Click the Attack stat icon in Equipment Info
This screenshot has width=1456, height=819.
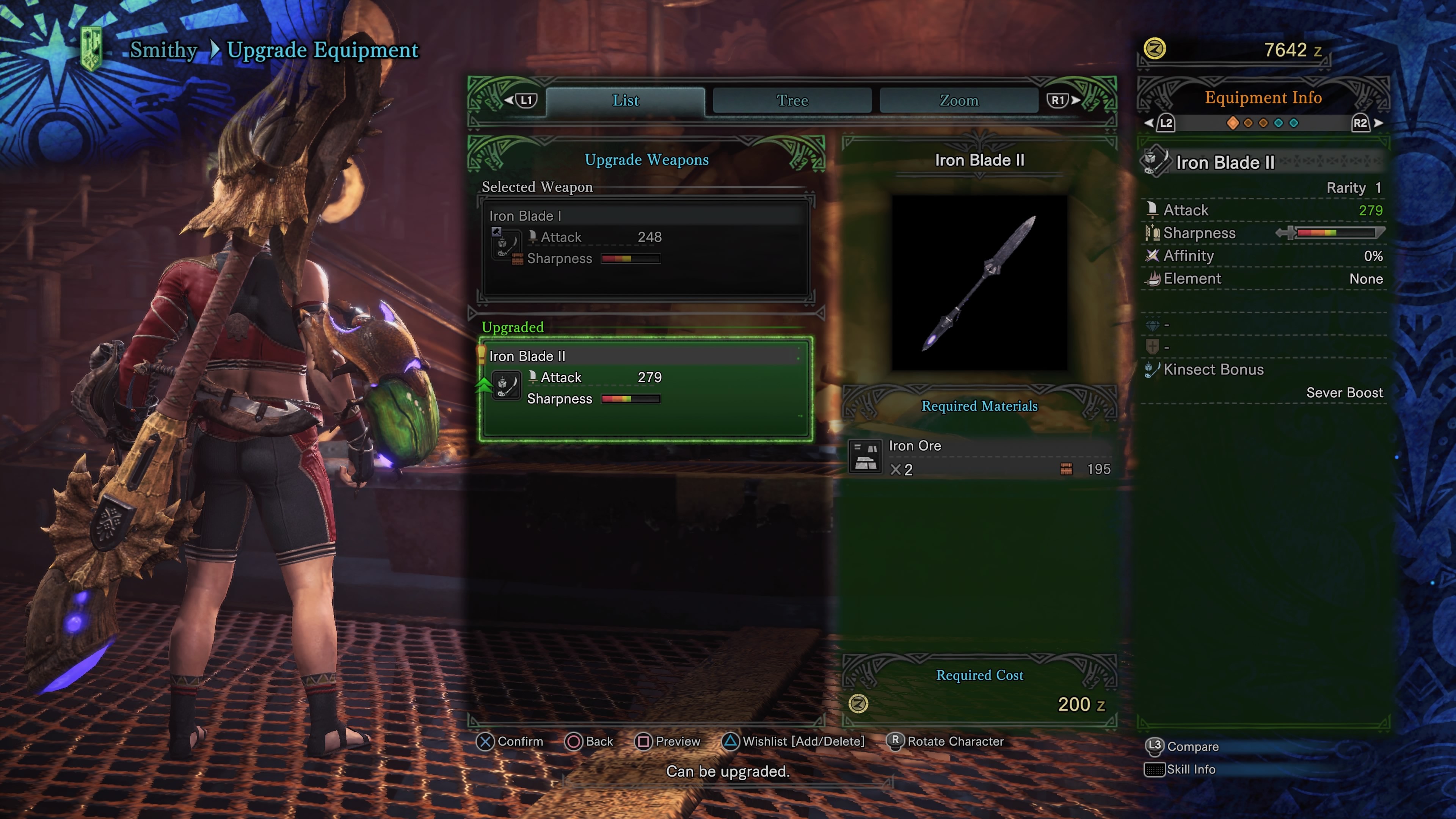(1153, 210)
